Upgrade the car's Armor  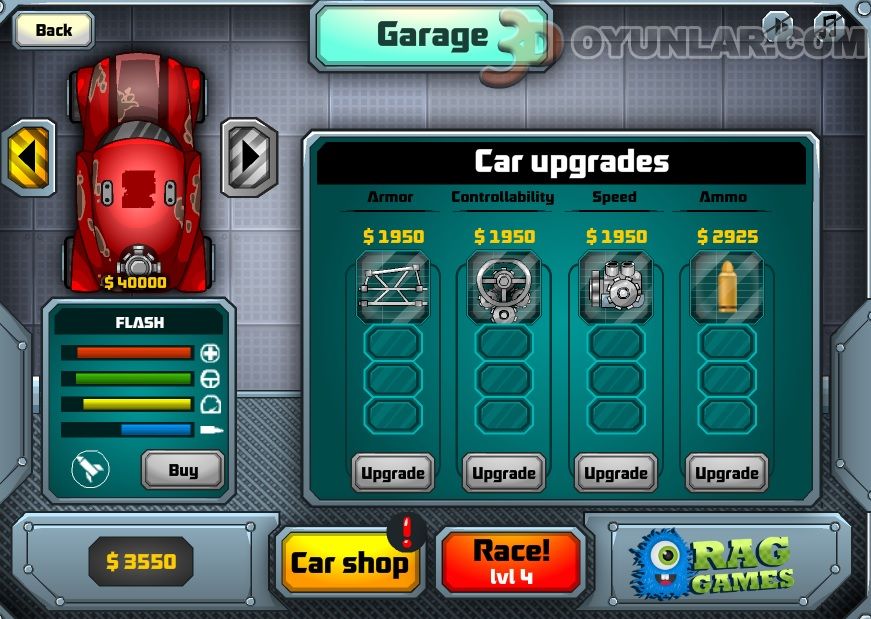pyautogui.click(x=392, y=473)
